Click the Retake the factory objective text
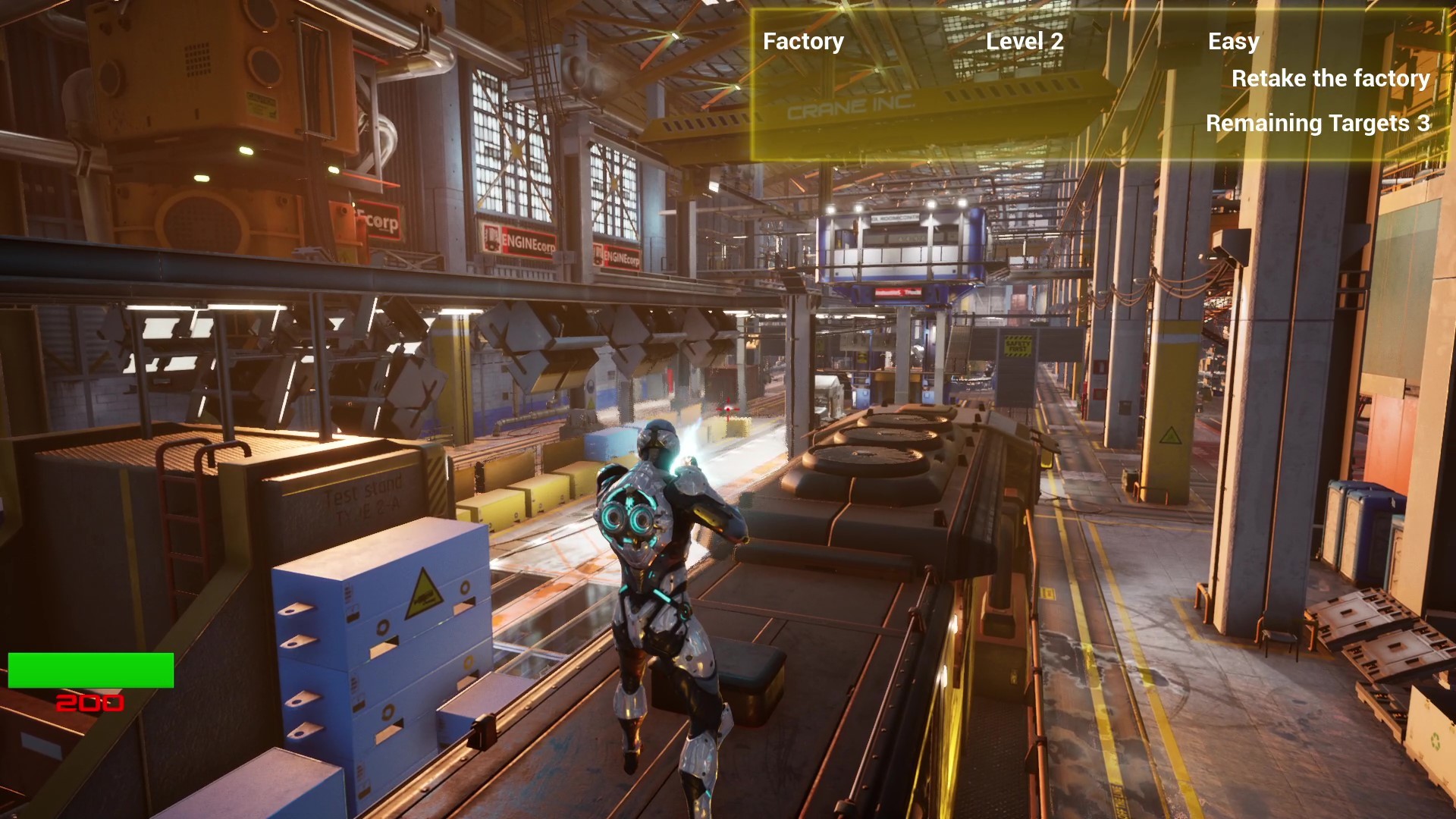Image resolution: width=1456 pixels, height=819 pixels. click(1330, 78)
